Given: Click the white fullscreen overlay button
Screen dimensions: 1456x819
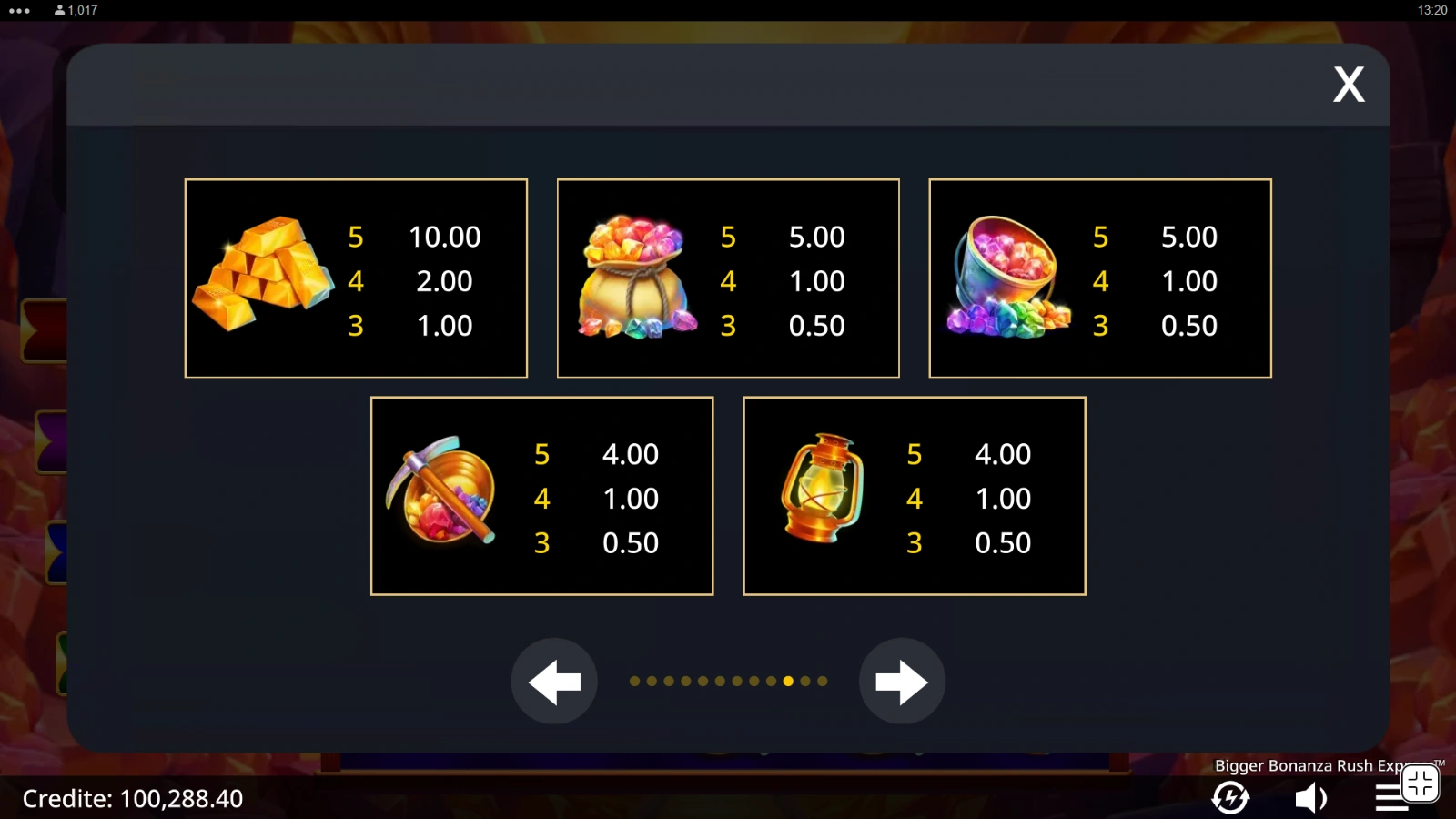Looking at the screenshot, I should 1420,783.
